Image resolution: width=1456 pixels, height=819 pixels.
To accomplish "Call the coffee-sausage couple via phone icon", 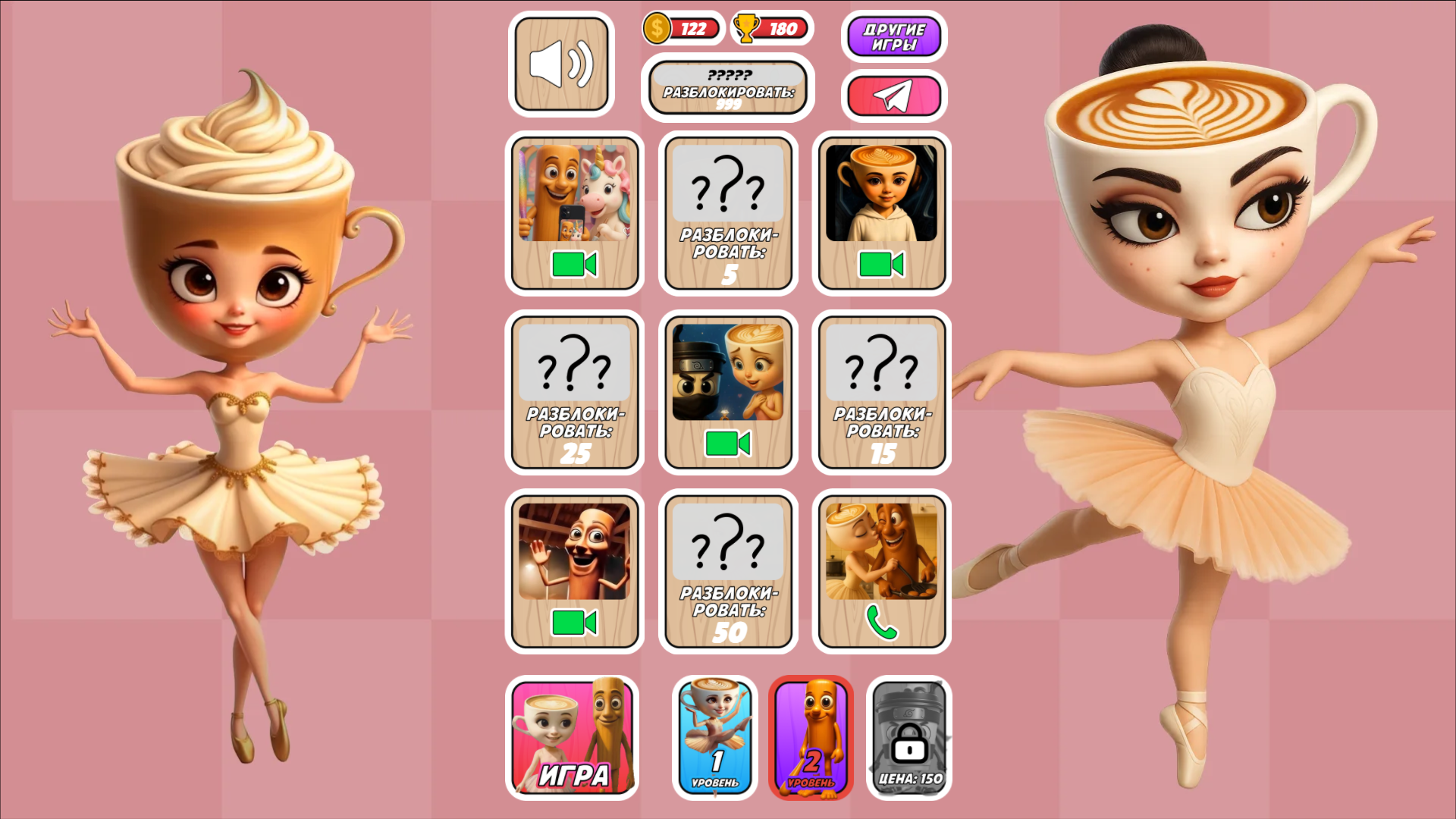I will (882, 570).
